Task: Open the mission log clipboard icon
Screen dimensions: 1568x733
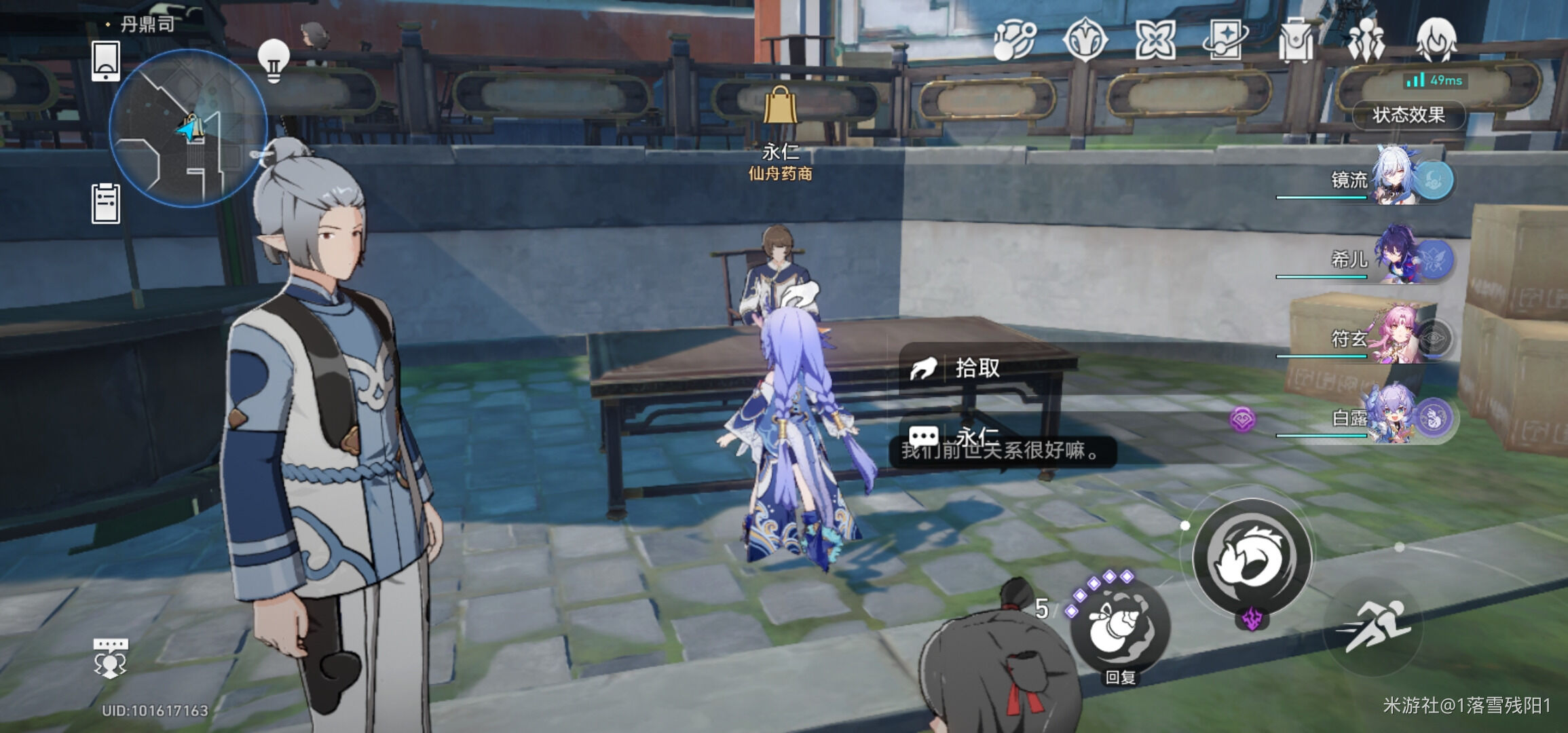Action: 106,203
